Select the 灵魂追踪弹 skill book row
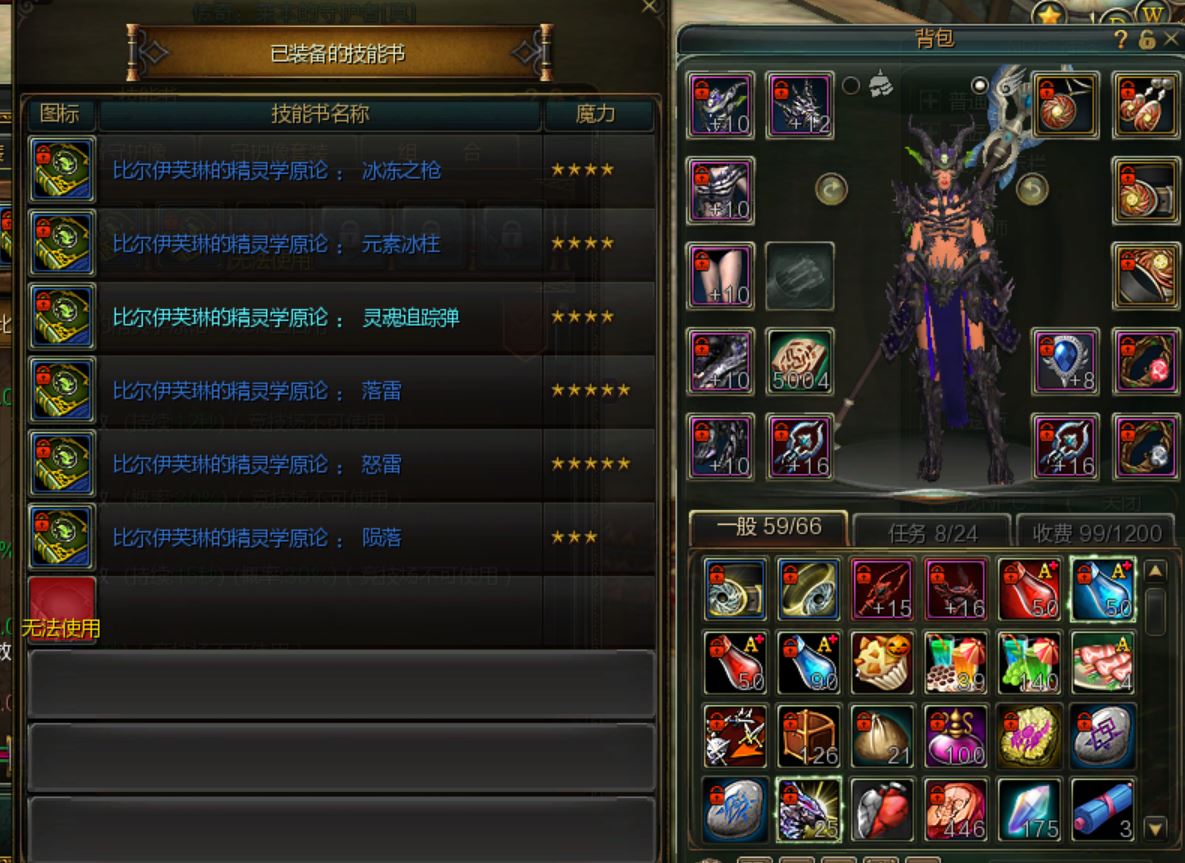The image size is (1185, 863). click(340, 318)
